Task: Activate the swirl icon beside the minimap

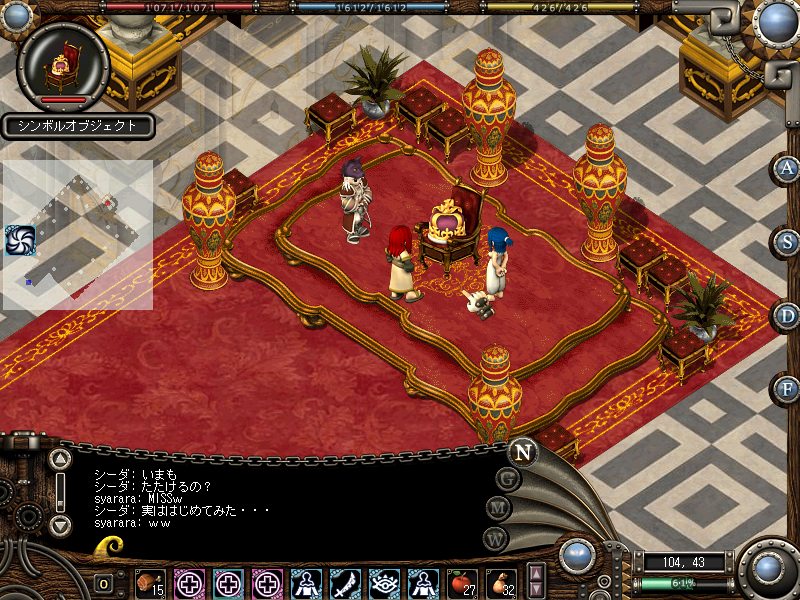Action: (x=20, y=240)
